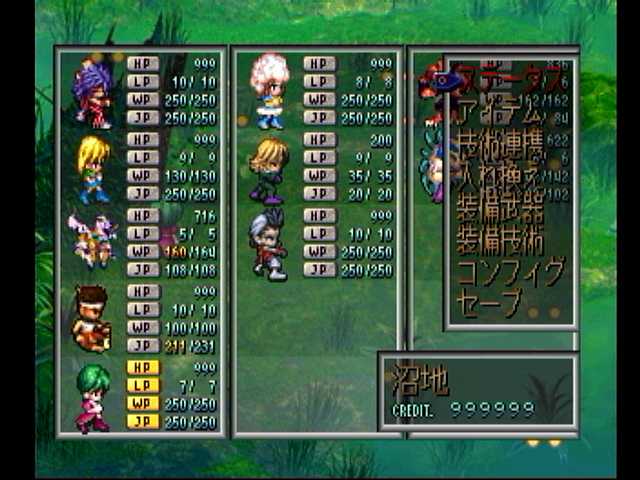Choose the silver-haired character in red
Image resolution: width=640 pixels, height=480 pixels.
pyautogui.click(x=268, y=243)
